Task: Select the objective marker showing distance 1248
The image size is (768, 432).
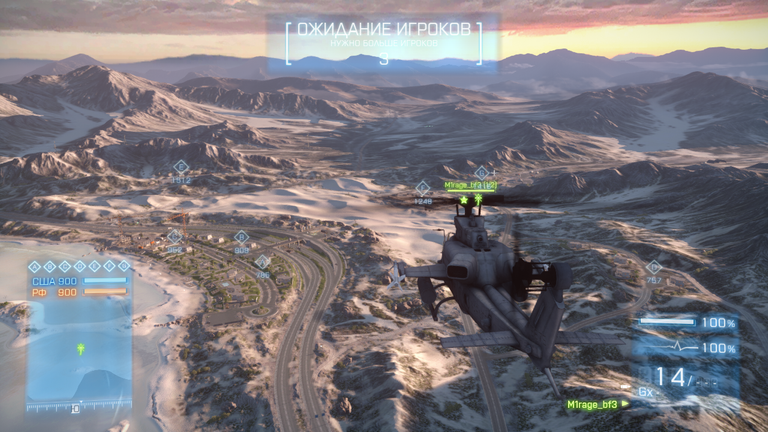Action: 423,188
